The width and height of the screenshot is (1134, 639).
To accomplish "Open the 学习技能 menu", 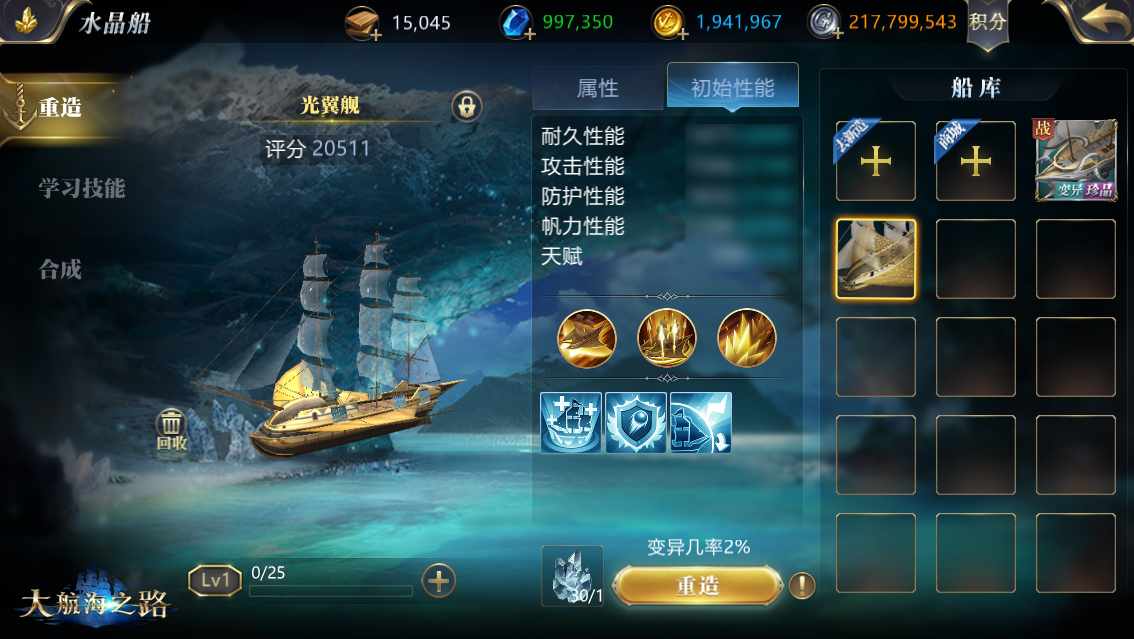I will click(82, 188).
